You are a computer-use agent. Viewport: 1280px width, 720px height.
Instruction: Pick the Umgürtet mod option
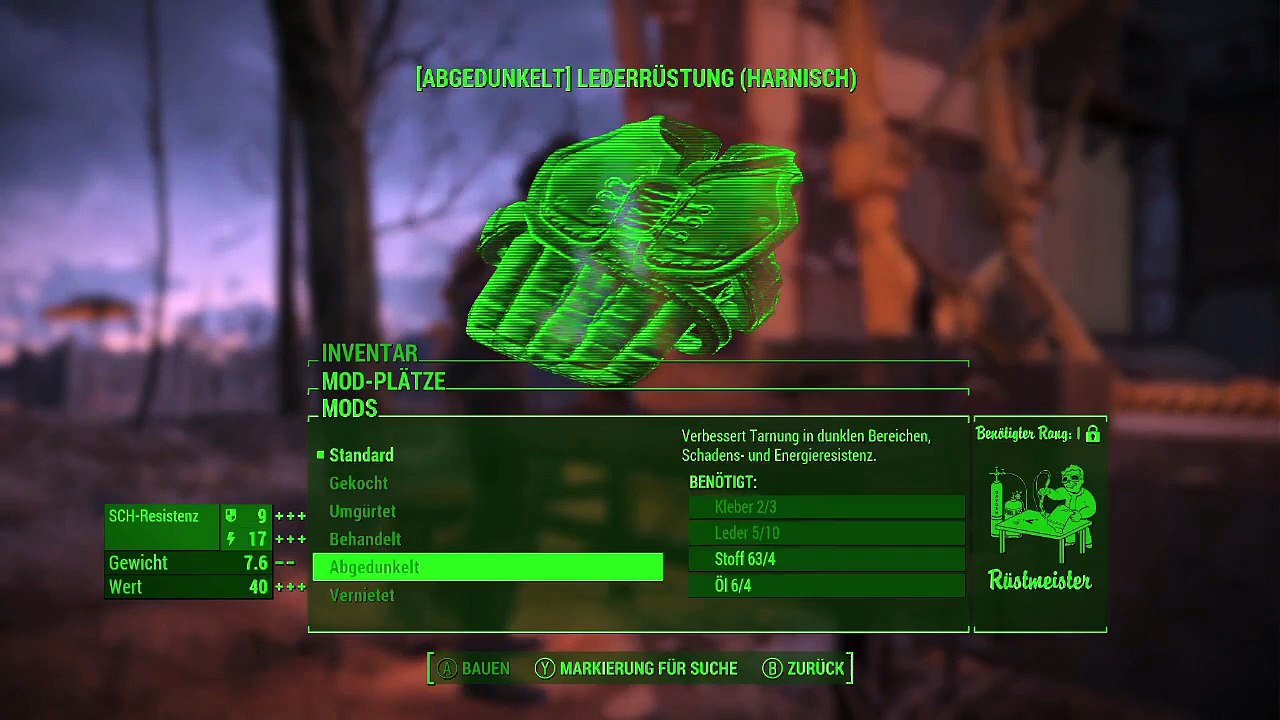362,511
